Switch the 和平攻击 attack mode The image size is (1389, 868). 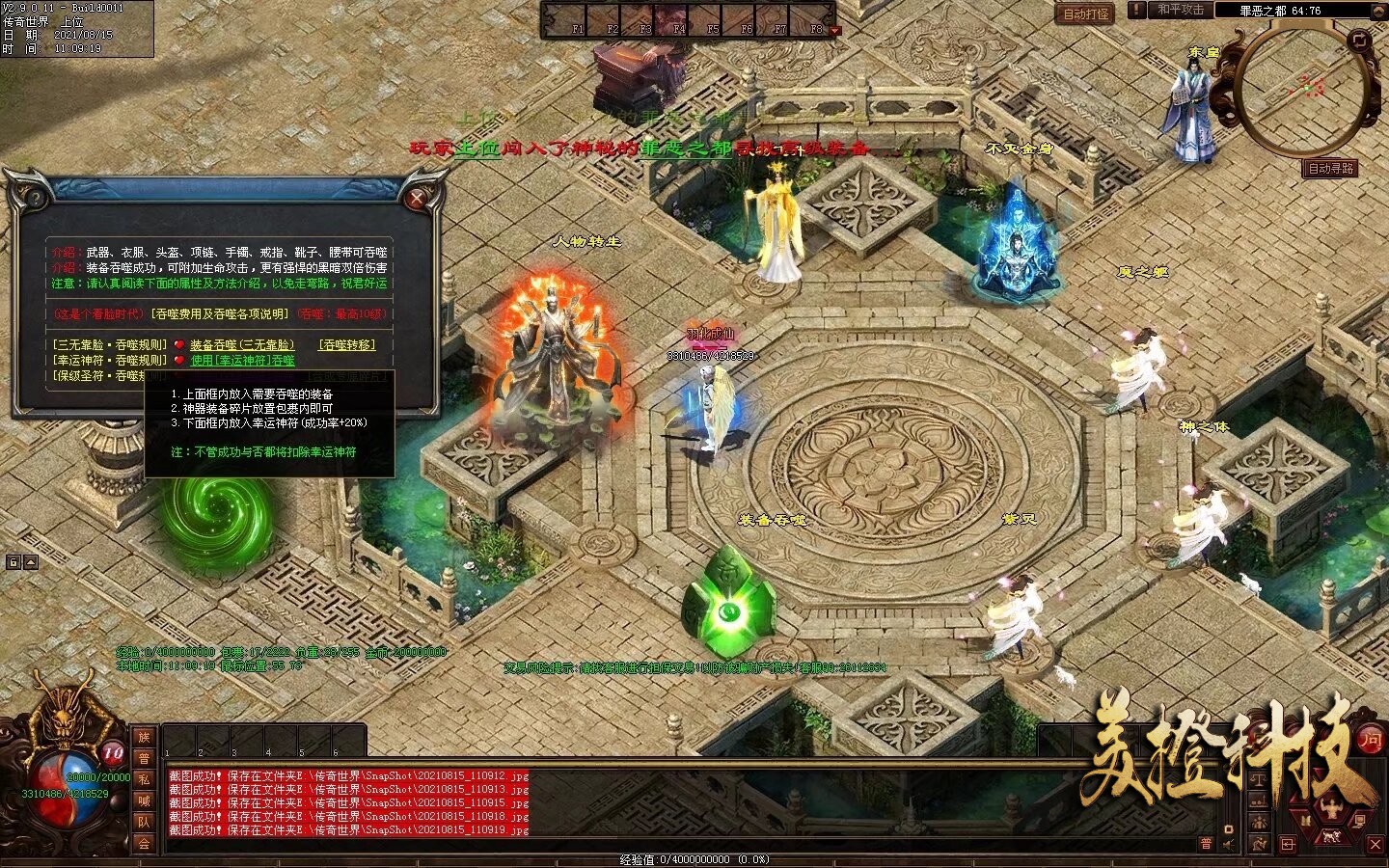pos(1181,10)
